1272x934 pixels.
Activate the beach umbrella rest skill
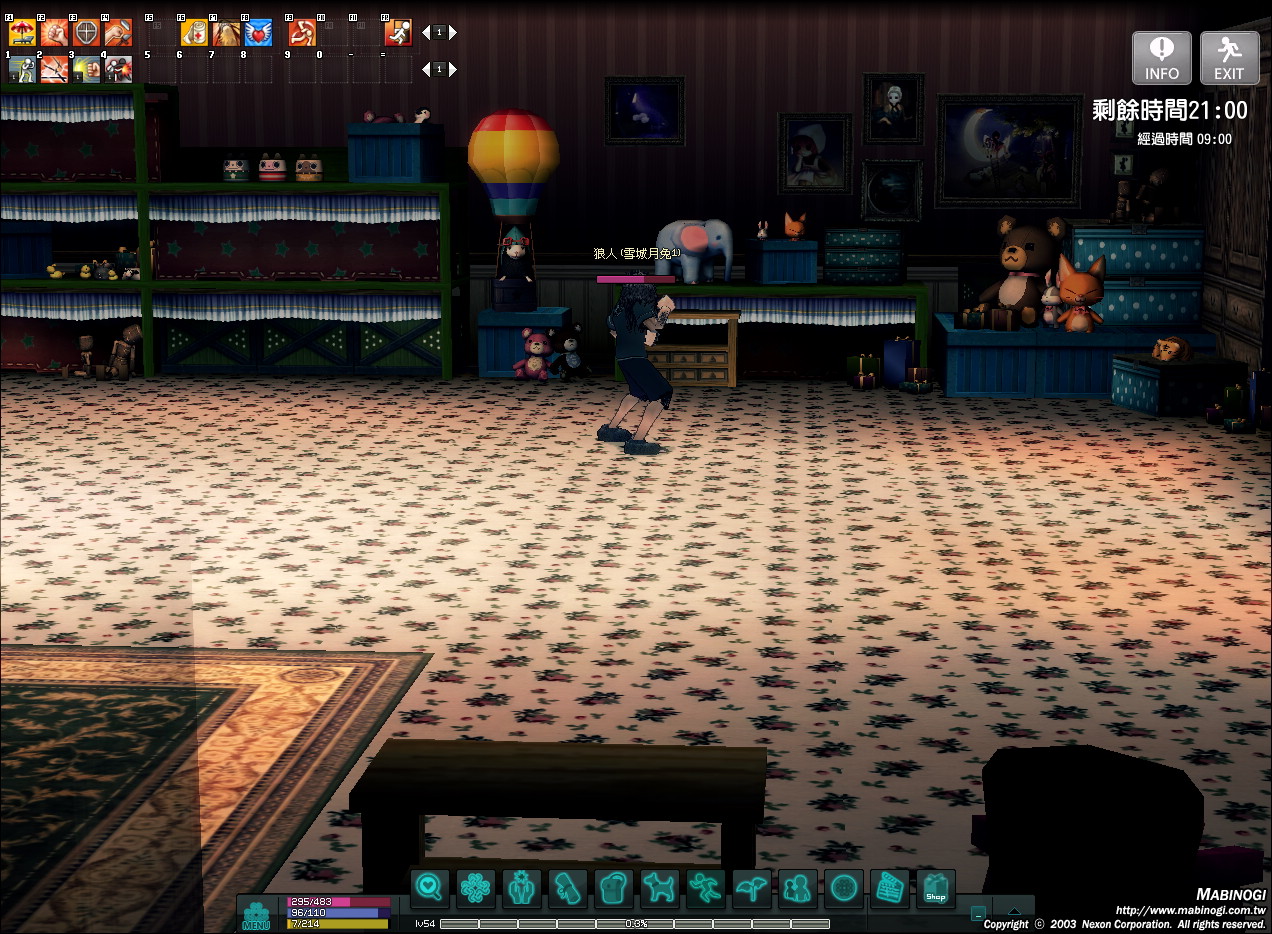pyautogui.click(x=22, y=33)
